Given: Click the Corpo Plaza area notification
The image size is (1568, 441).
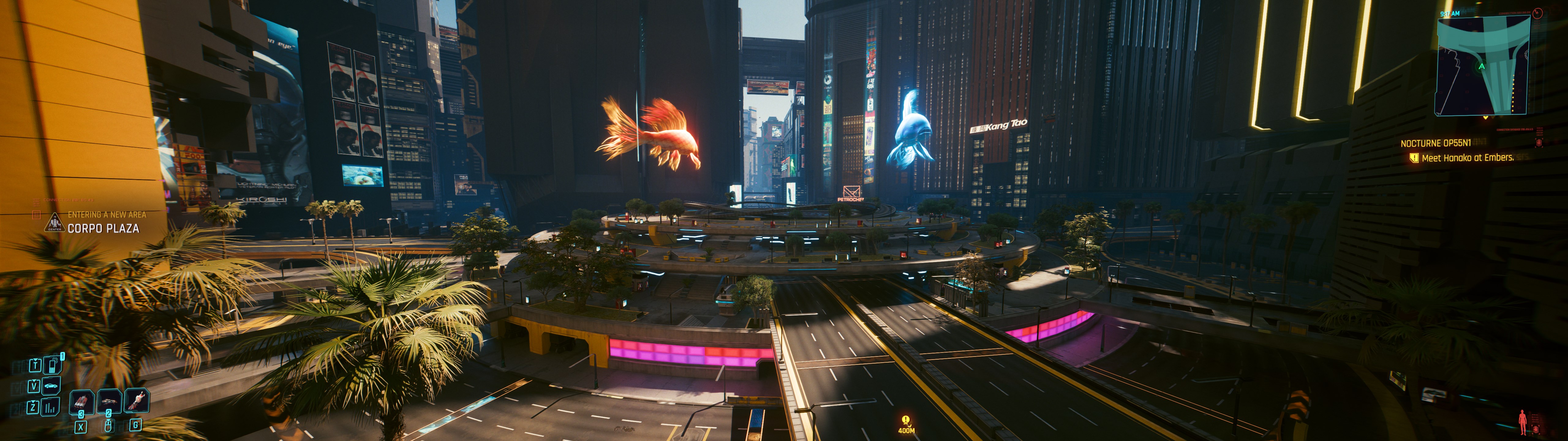Looking at the screenshot, I should pyautogui.click(x=103, y=228).
